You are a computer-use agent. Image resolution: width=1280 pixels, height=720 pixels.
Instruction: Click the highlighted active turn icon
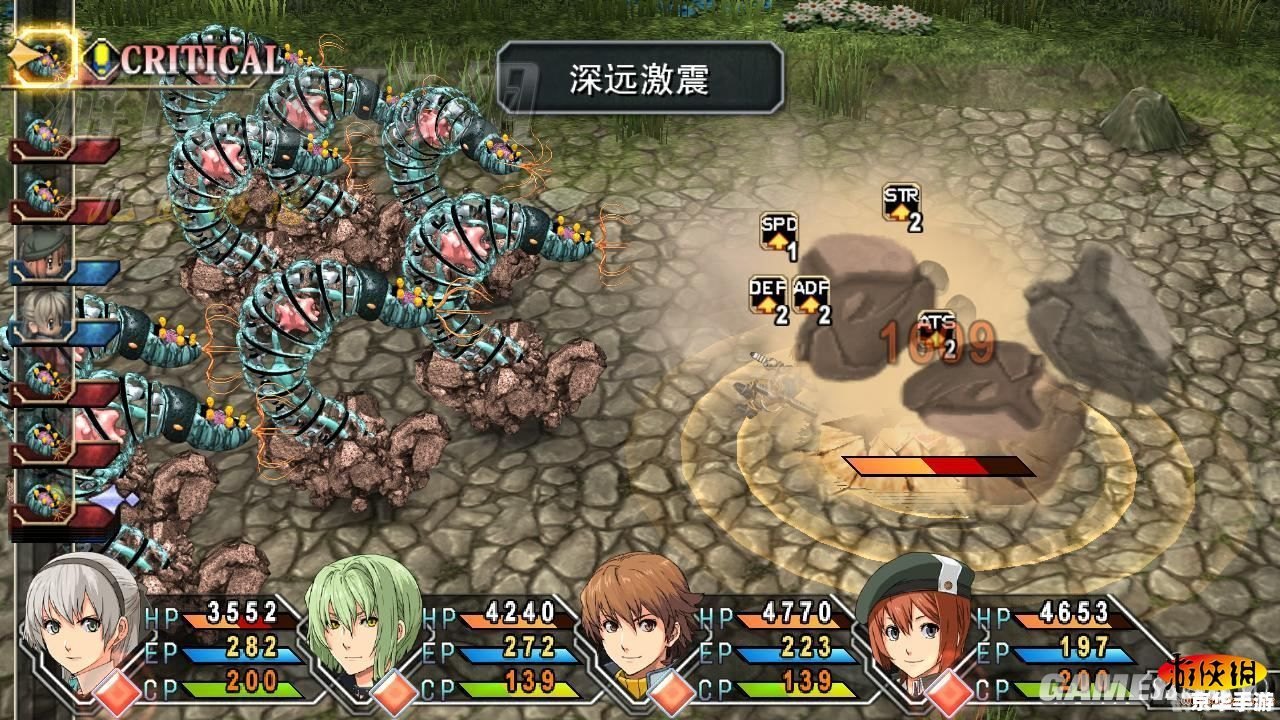click(46, 58)
